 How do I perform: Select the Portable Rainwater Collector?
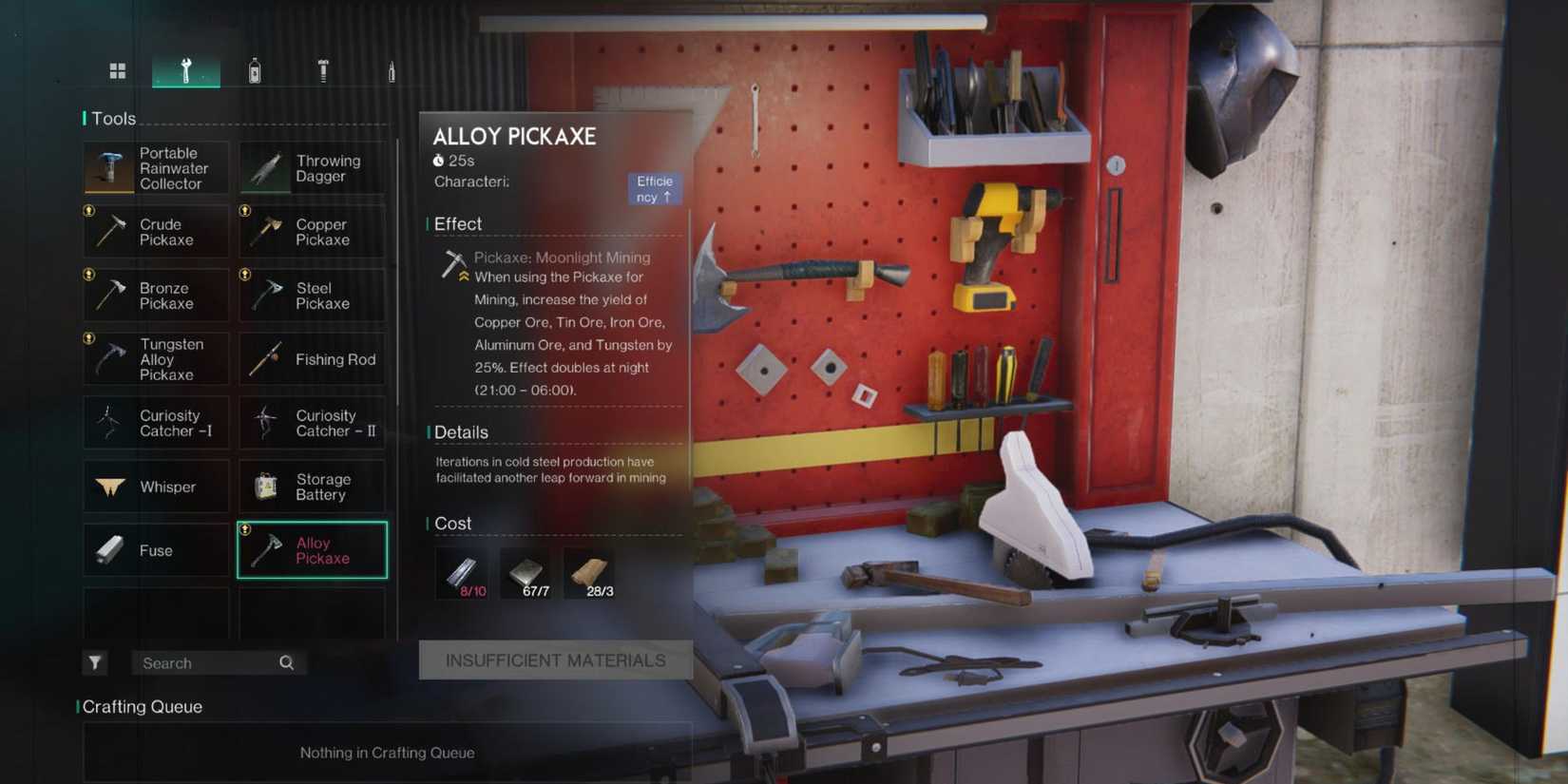[156, 168]
